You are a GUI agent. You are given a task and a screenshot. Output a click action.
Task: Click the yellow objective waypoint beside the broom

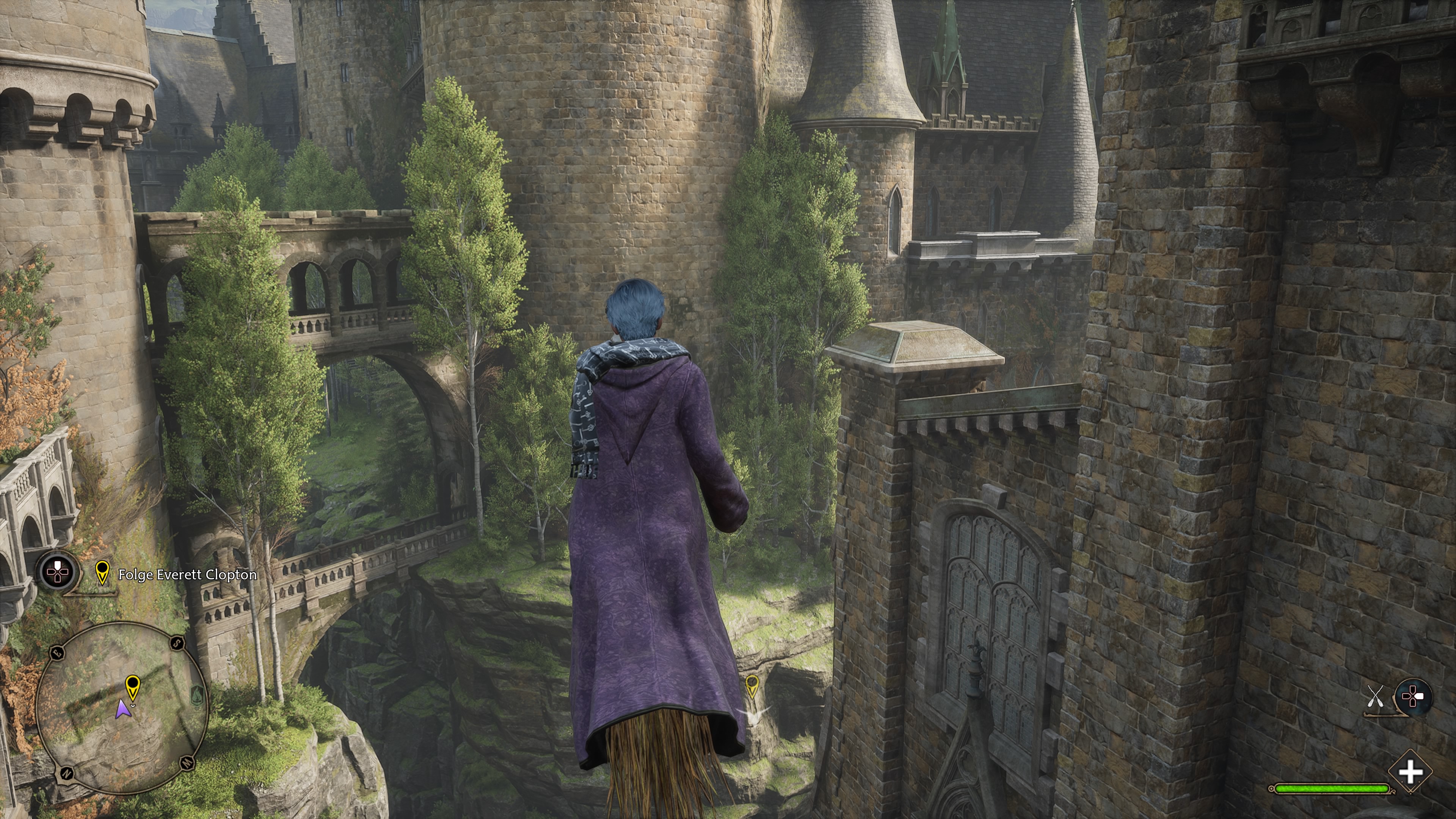coord(752,686)
